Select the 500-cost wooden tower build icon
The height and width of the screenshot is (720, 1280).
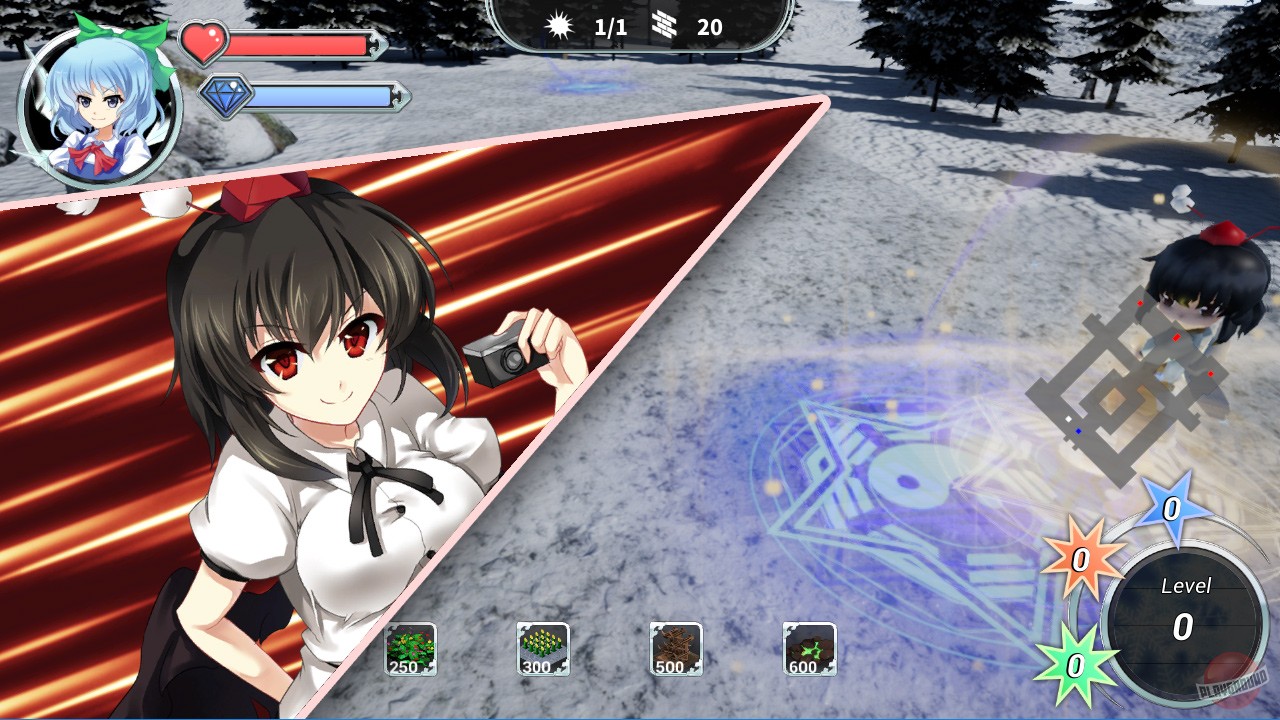(x=677, y=647)
